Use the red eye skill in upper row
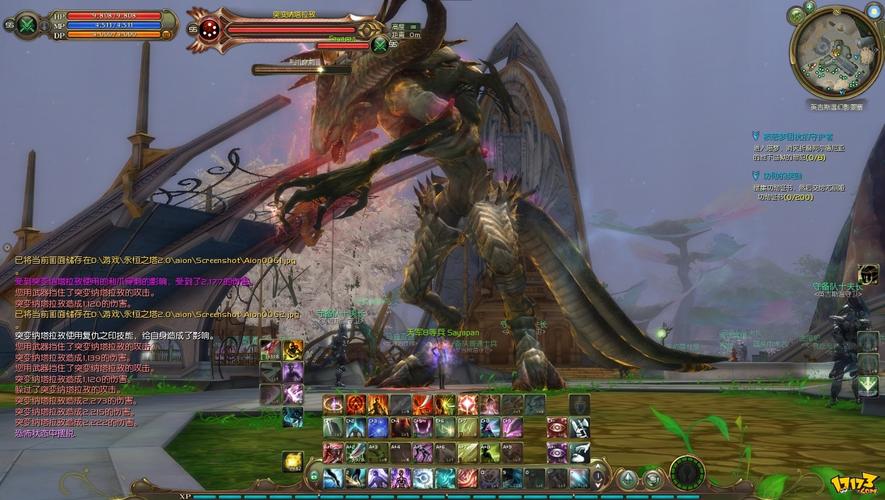This screenshot has width=885, height=500. (x=557, y=428)
